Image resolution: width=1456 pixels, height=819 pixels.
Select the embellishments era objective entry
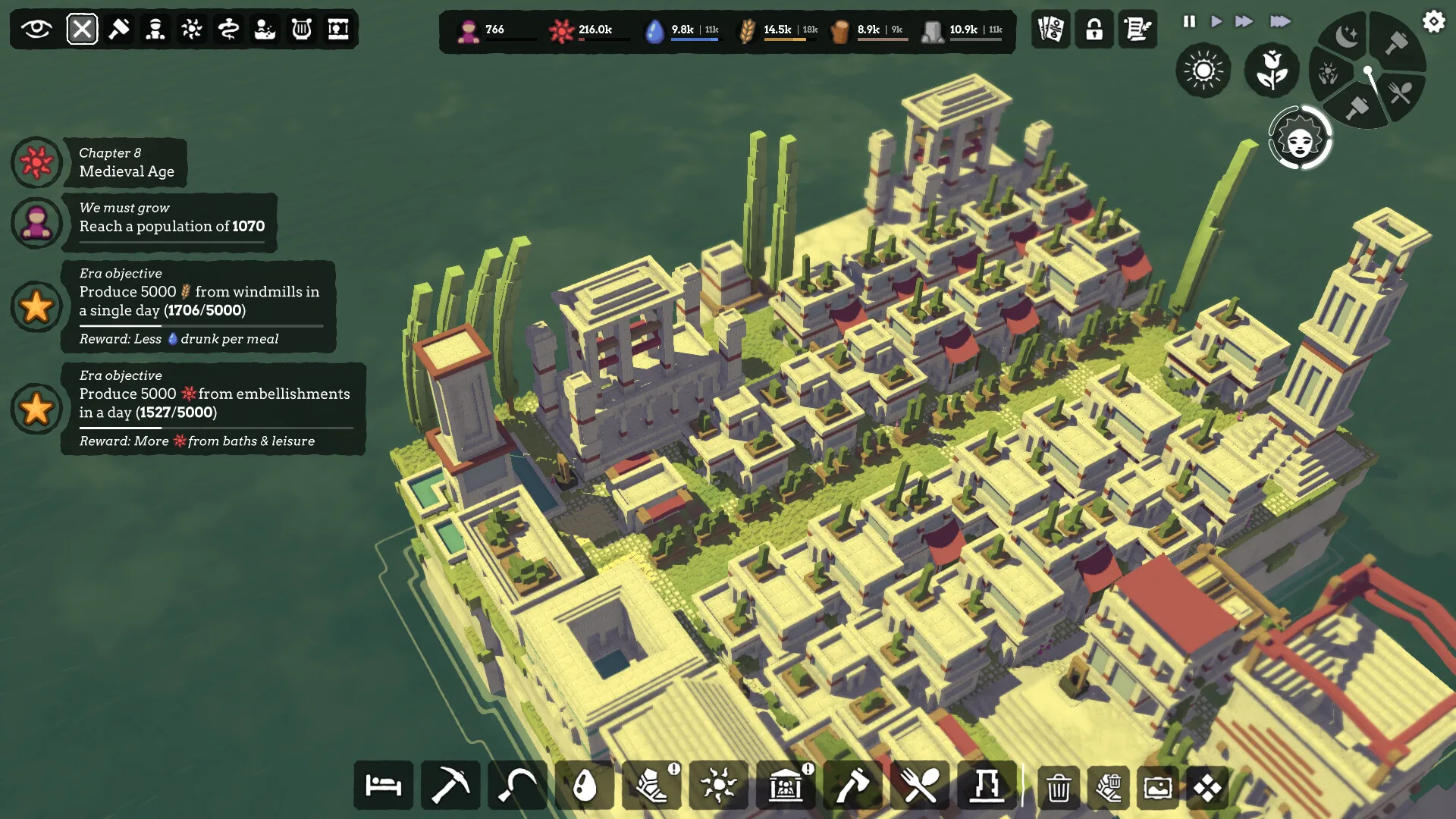[214, 409]
